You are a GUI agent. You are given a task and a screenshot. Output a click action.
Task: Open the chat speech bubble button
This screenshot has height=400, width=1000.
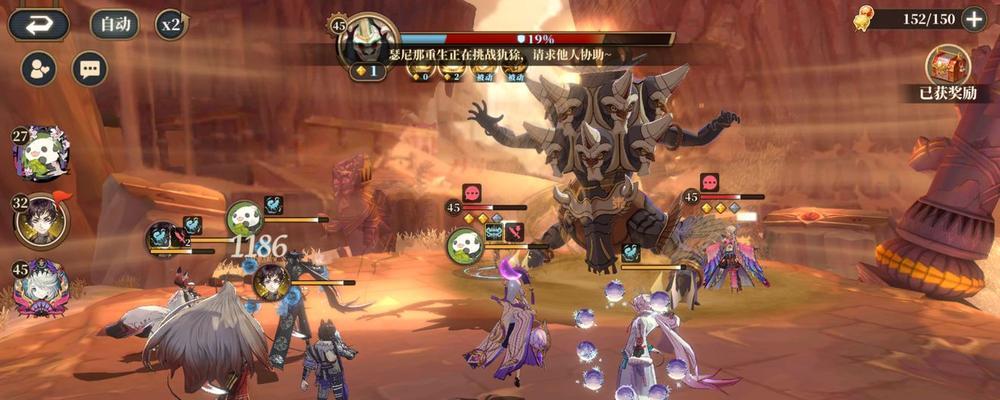pyautogui.click(x=90, y=69)
